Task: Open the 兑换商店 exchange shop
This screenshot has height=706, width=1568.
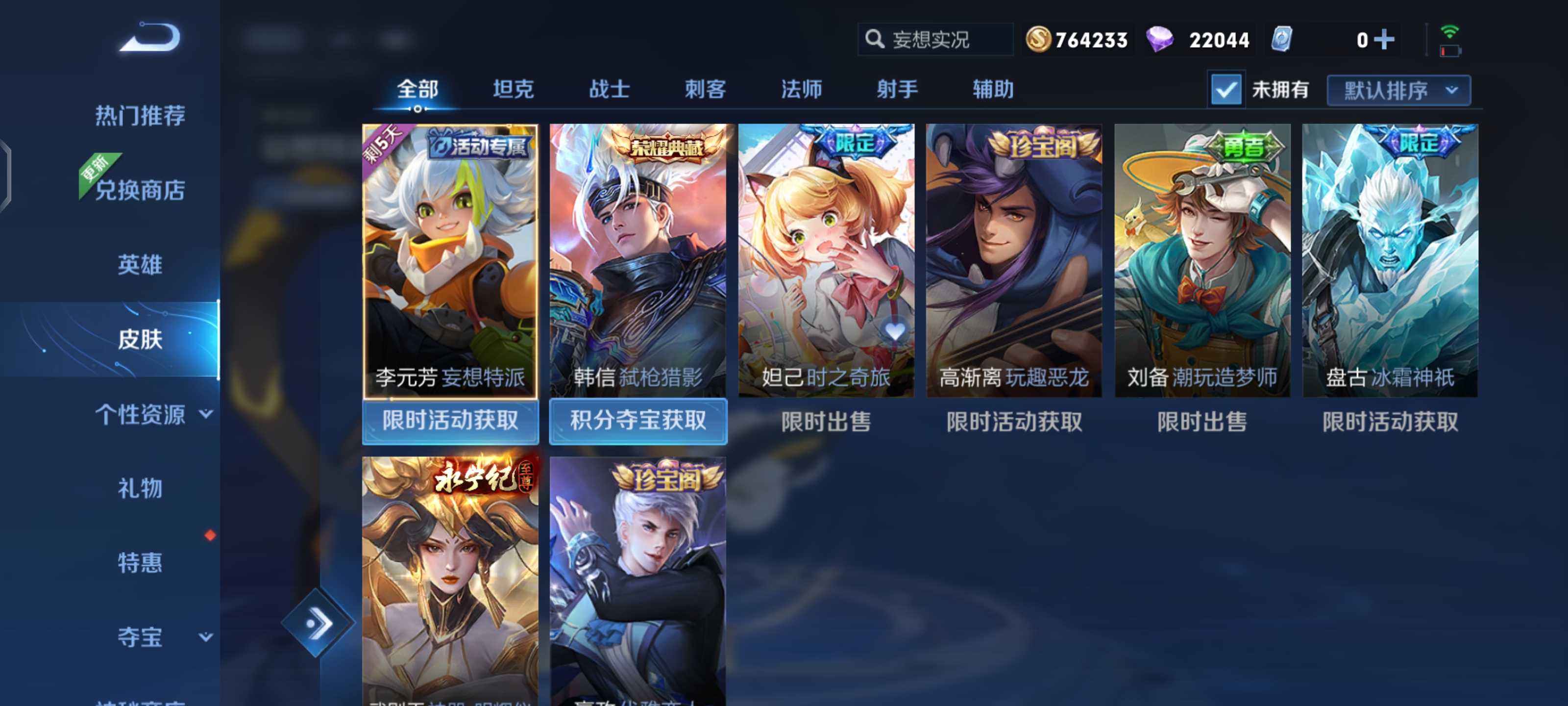Action: click(x=140, y=190)
